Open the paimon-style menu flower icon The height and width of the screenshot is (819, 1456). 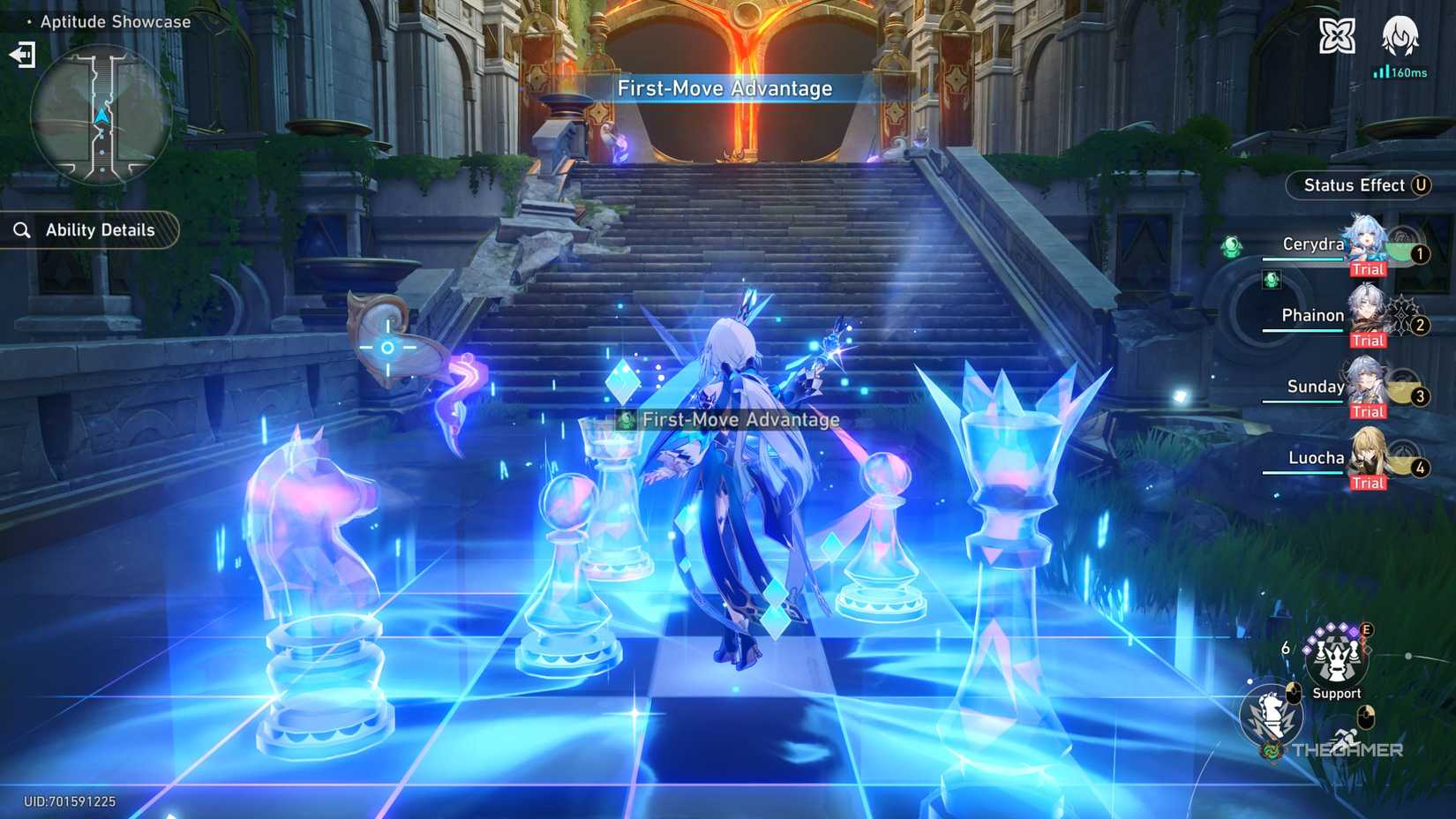[x=1338, y=36]
